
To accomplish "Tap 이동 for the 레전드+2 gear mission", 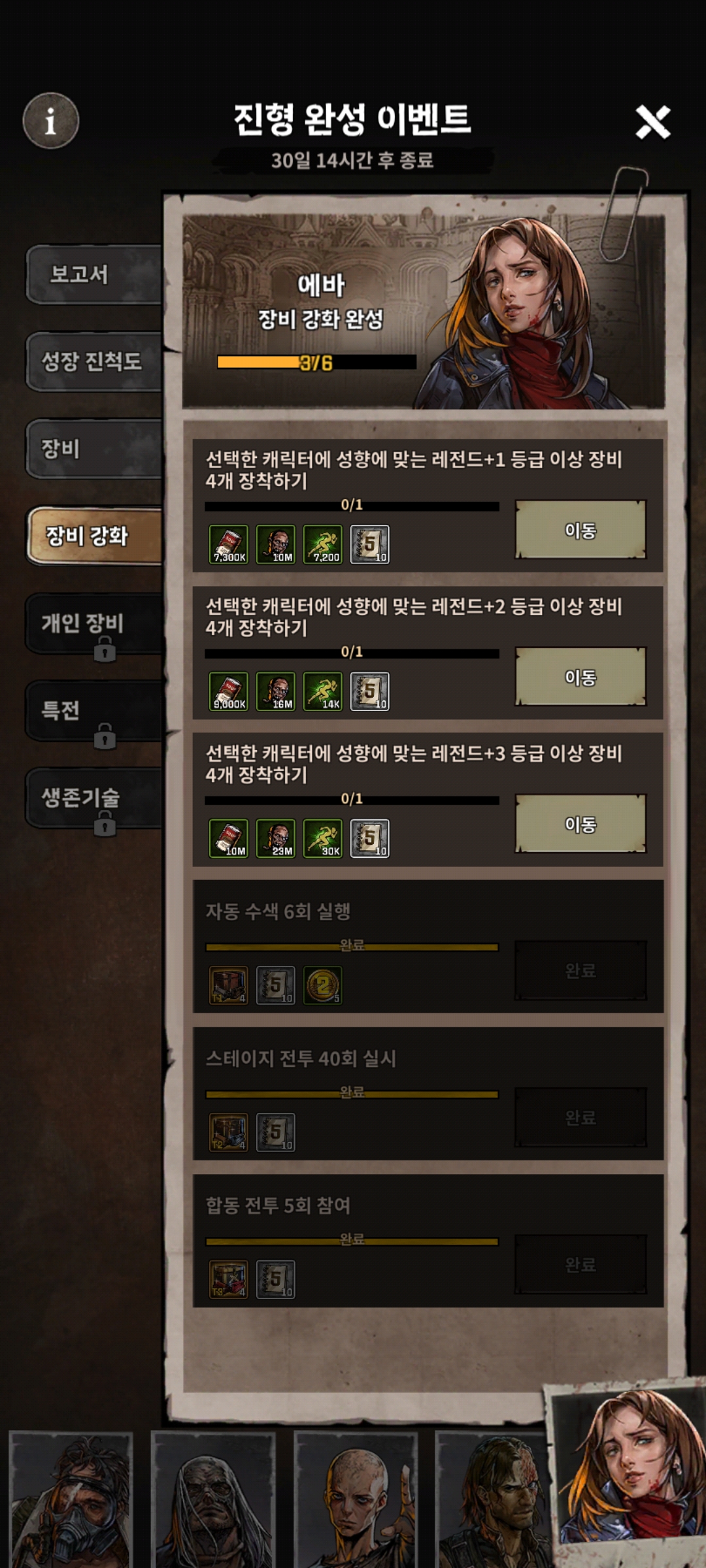I will pos(580,677).
